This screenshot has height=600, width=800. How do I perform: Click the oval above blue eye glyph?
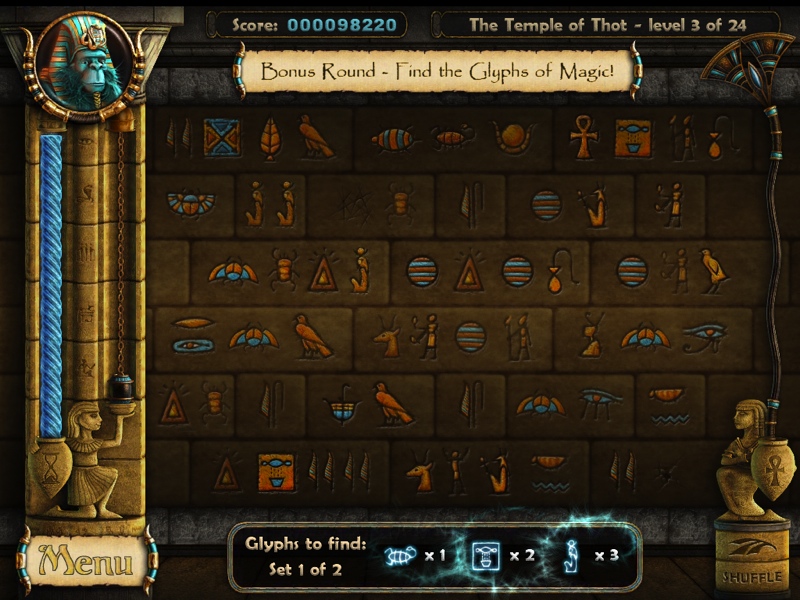191,335
